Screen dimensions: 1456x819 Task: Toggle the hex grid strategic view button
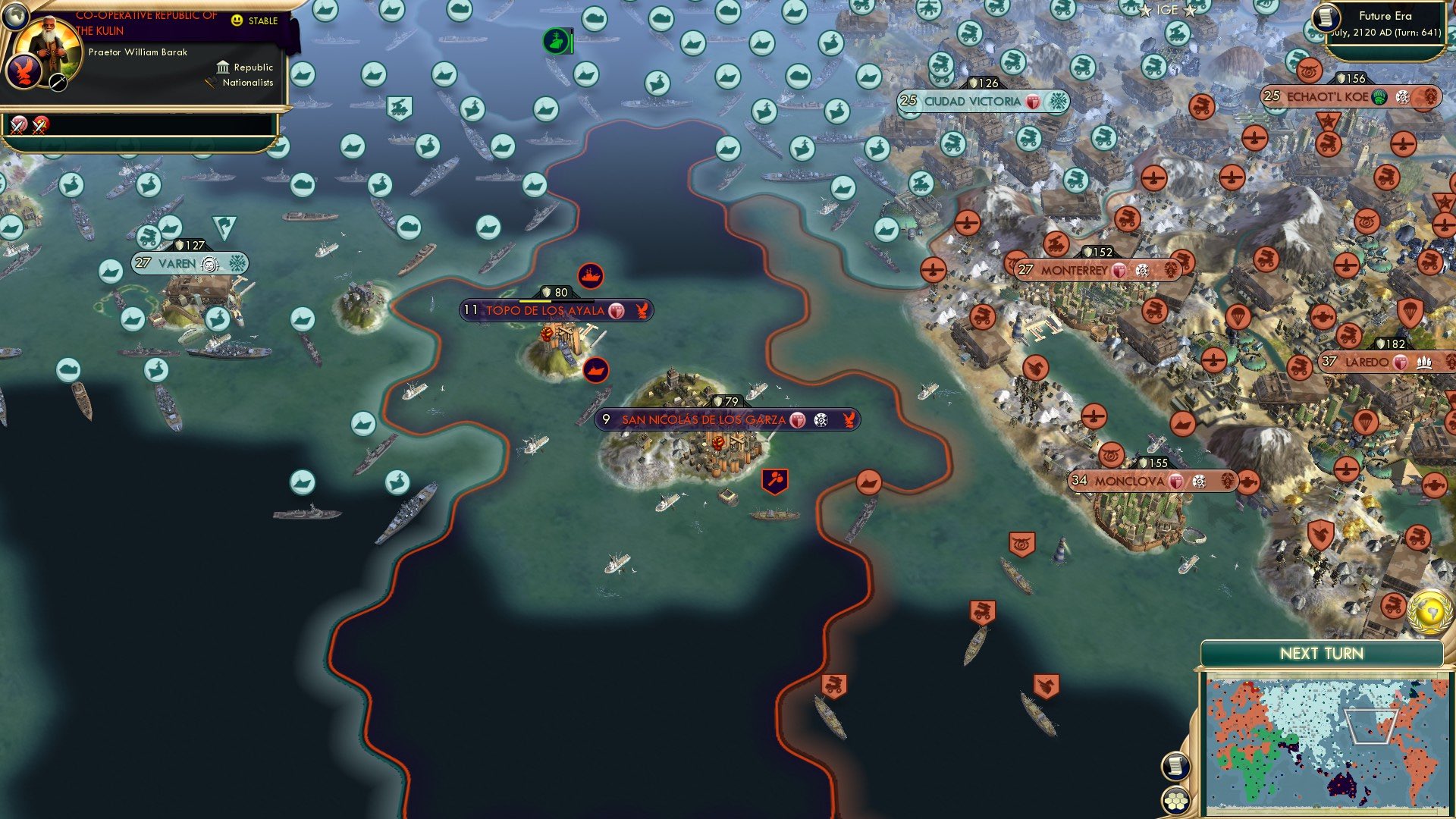[x=1175, y=801]
